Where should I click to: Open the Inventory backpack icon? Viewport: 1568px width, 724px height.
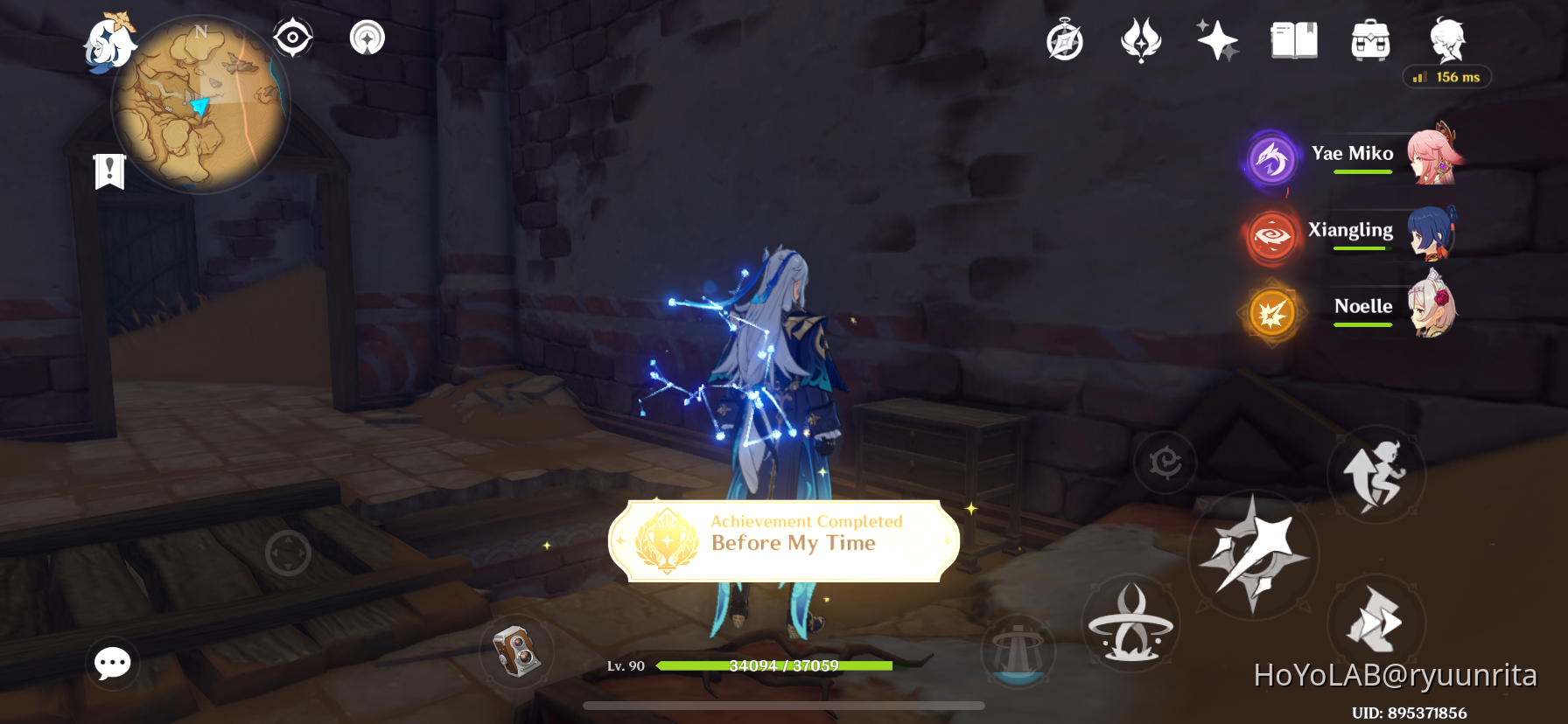pos(1369,39)
